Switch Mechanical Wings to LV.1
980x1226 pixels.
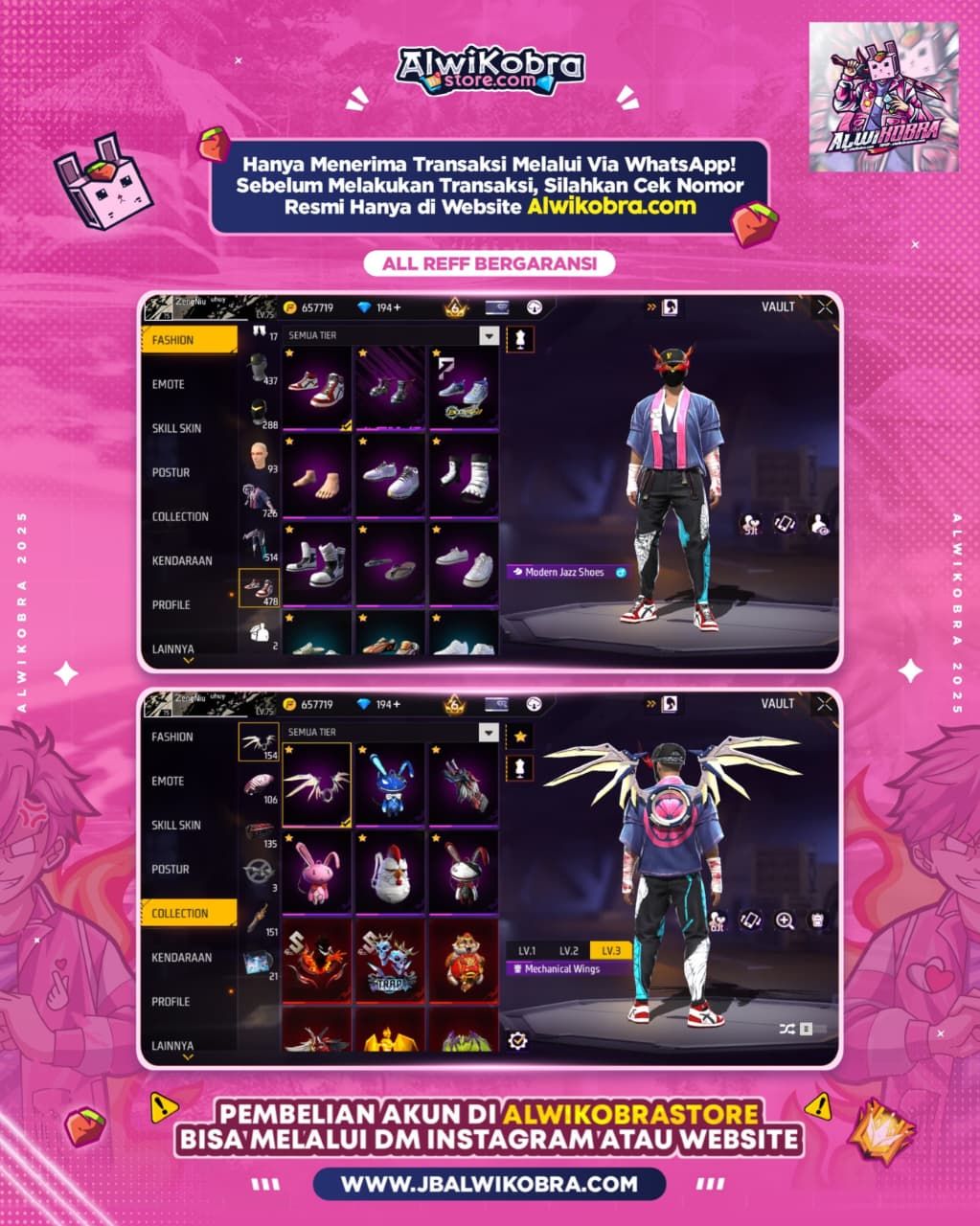coord(527,950)
